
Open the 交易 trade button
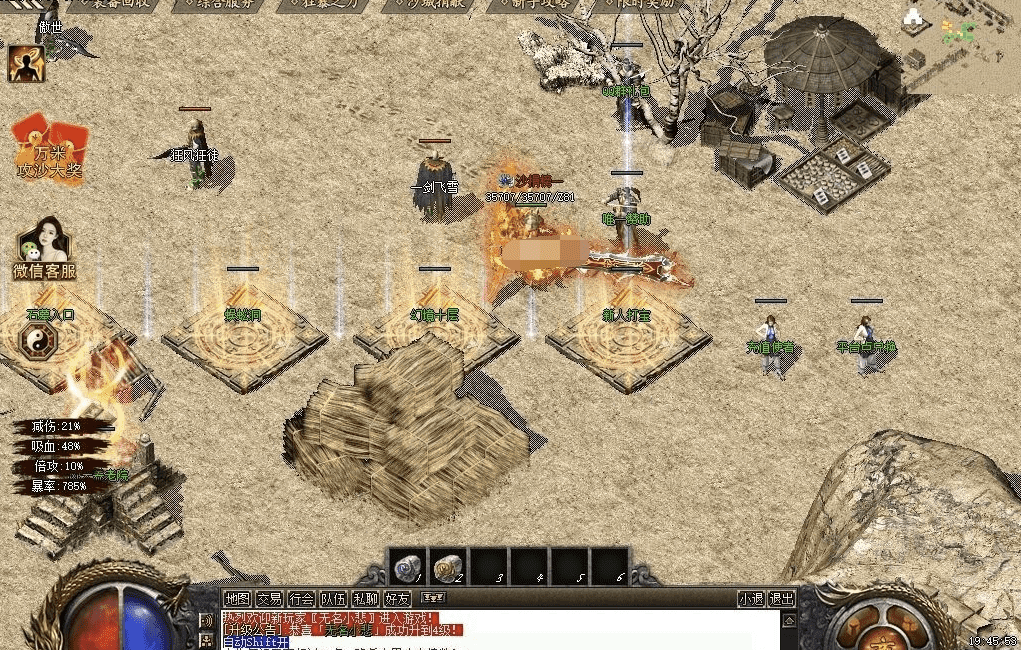coord(268,599)
